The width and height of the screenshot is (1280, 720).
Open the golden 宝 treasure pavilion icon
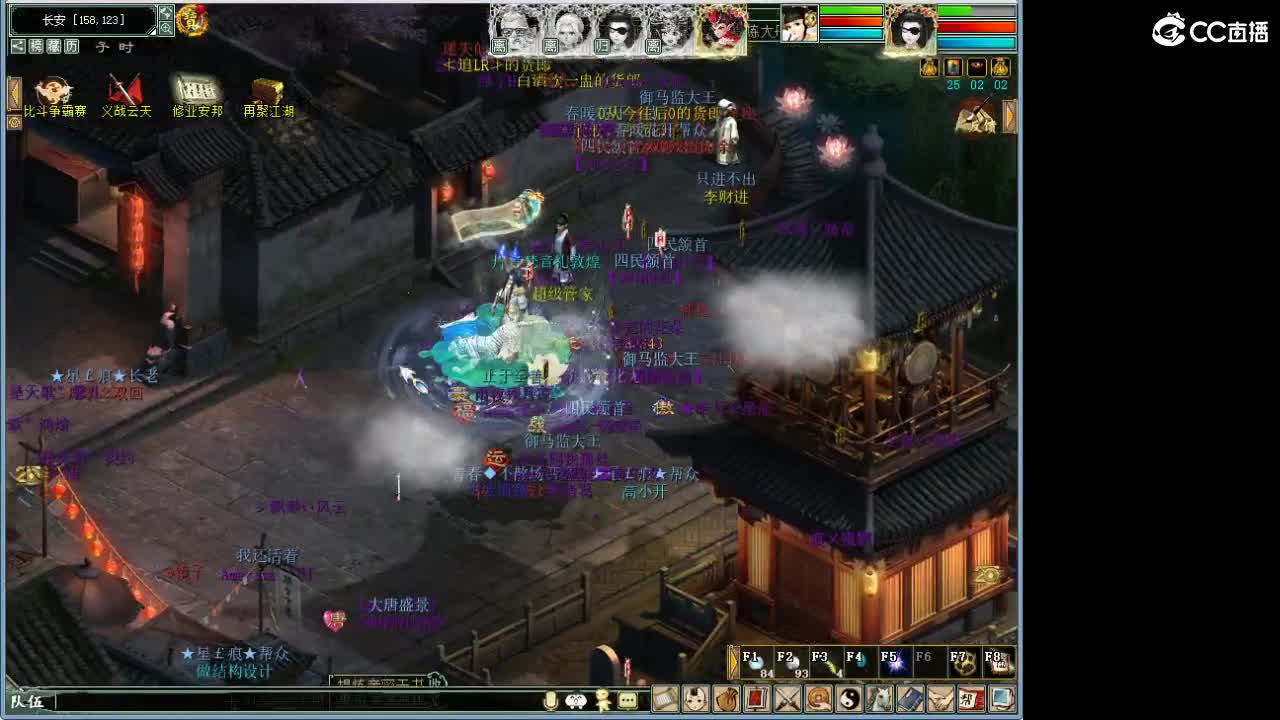190,21
